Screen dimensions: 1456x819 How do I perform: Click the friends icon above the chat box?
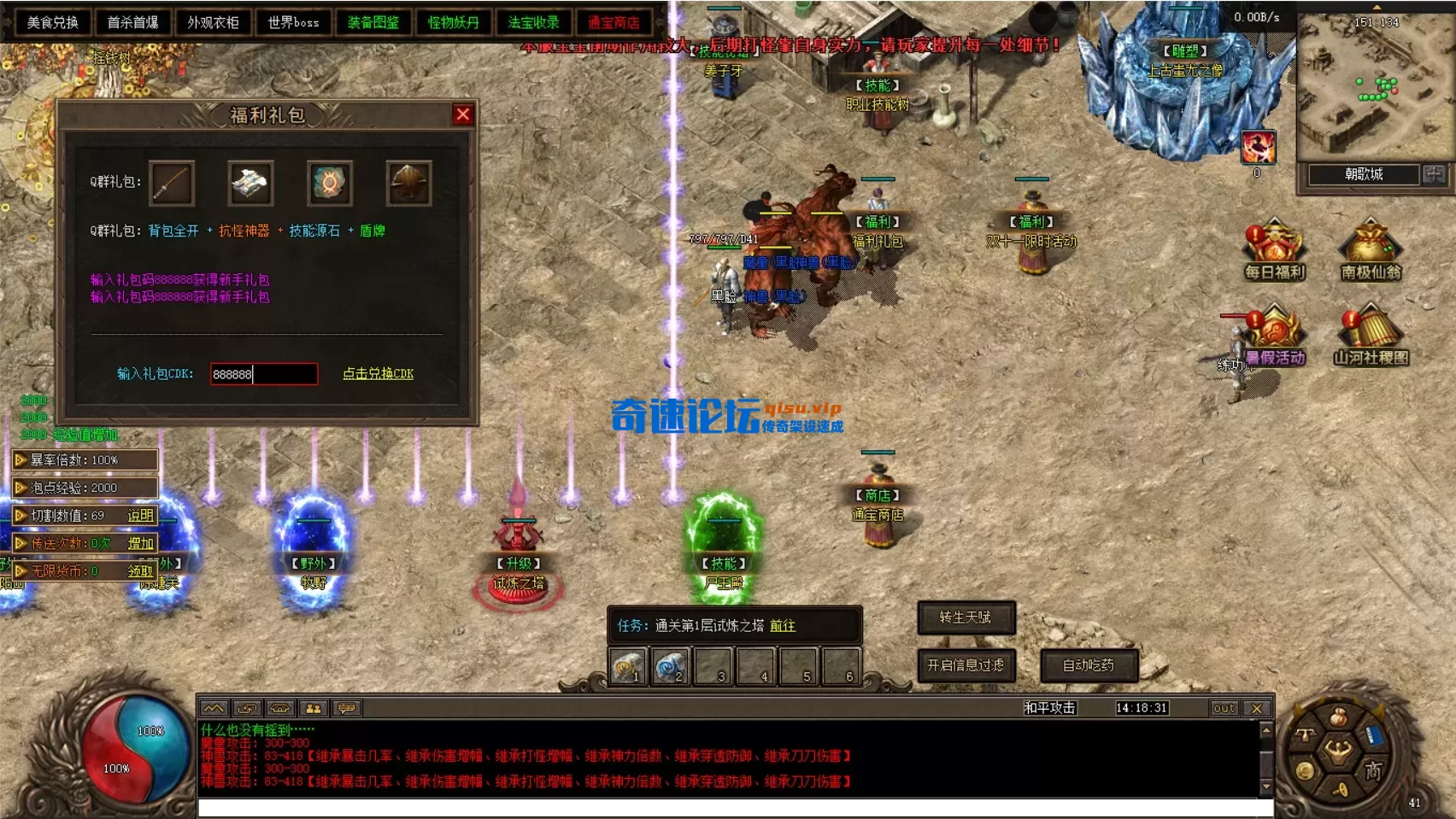(x=314, y=708)
